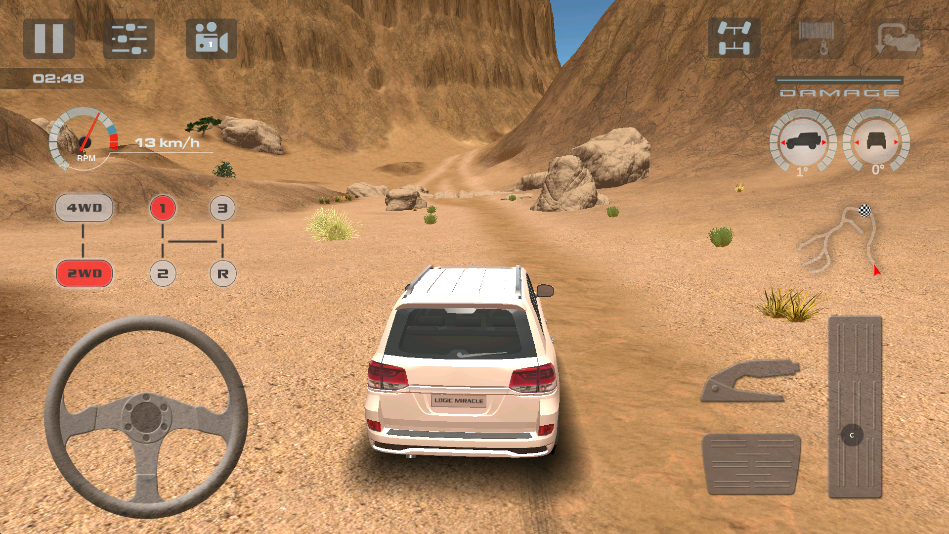The width and height of the screenshot is (949, 534).
Task: Switch the camera view
Action: 211,39
